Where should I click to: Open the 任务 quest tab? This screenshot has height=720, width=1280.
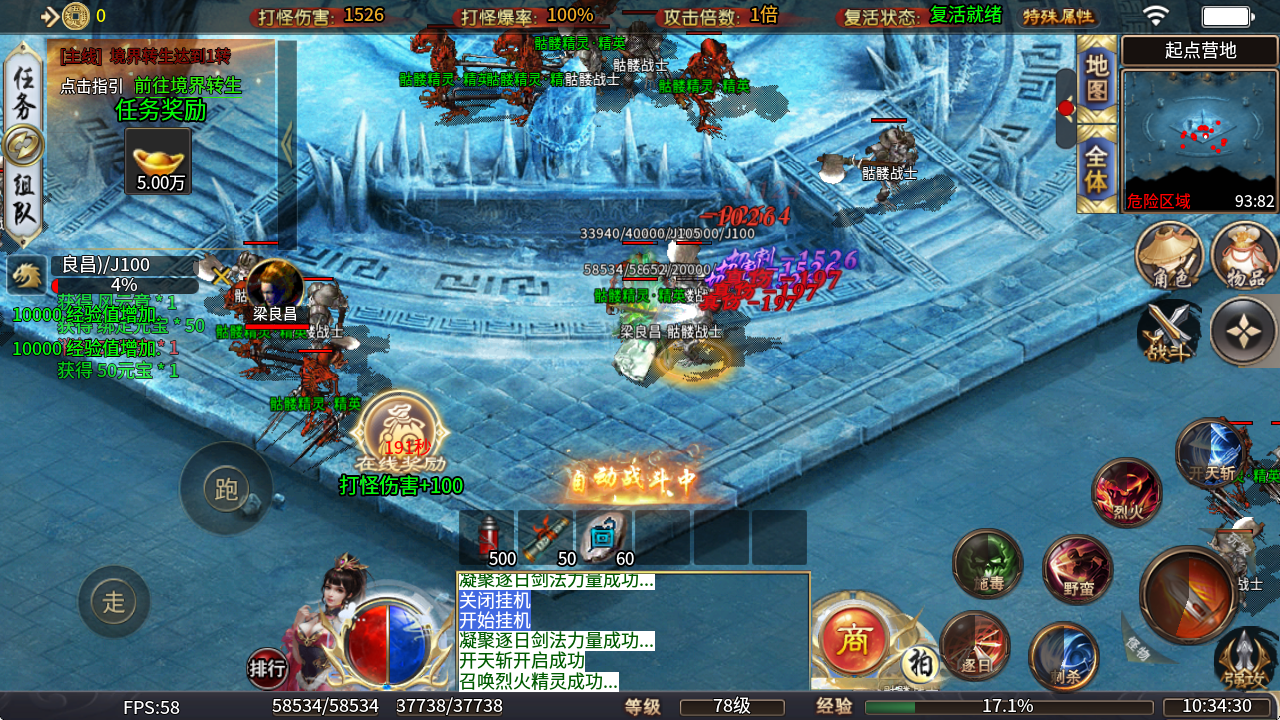(x=22, y=92)
